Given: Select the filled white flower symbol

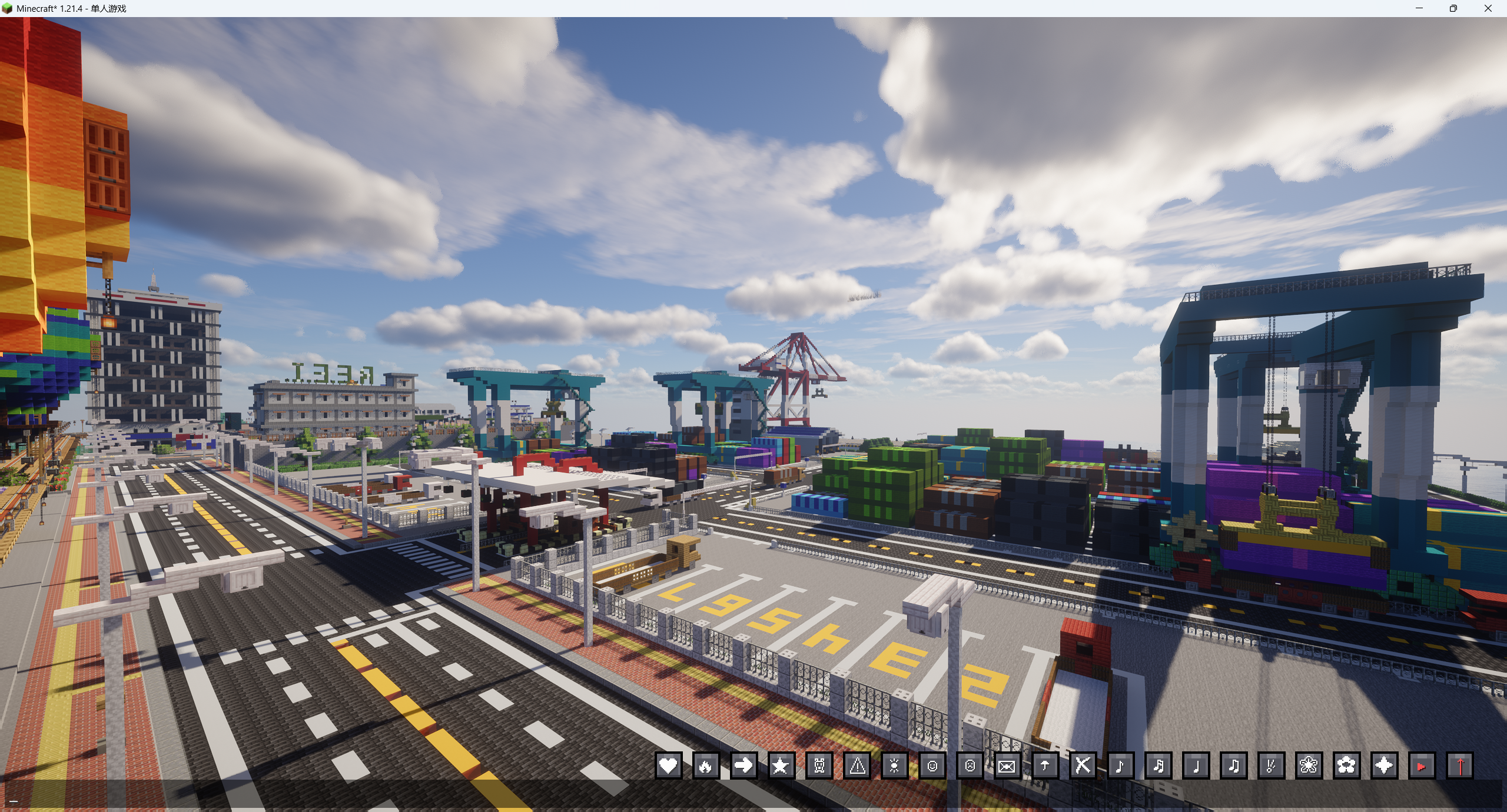Looking at the screenshot, I should tap(1346, 766).
